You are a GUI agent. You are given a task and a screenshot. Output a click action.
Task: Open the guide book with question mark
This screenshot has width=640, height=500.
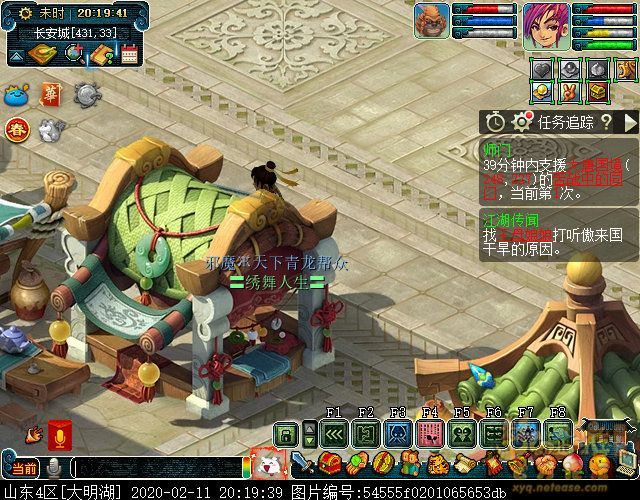(100, 54)
